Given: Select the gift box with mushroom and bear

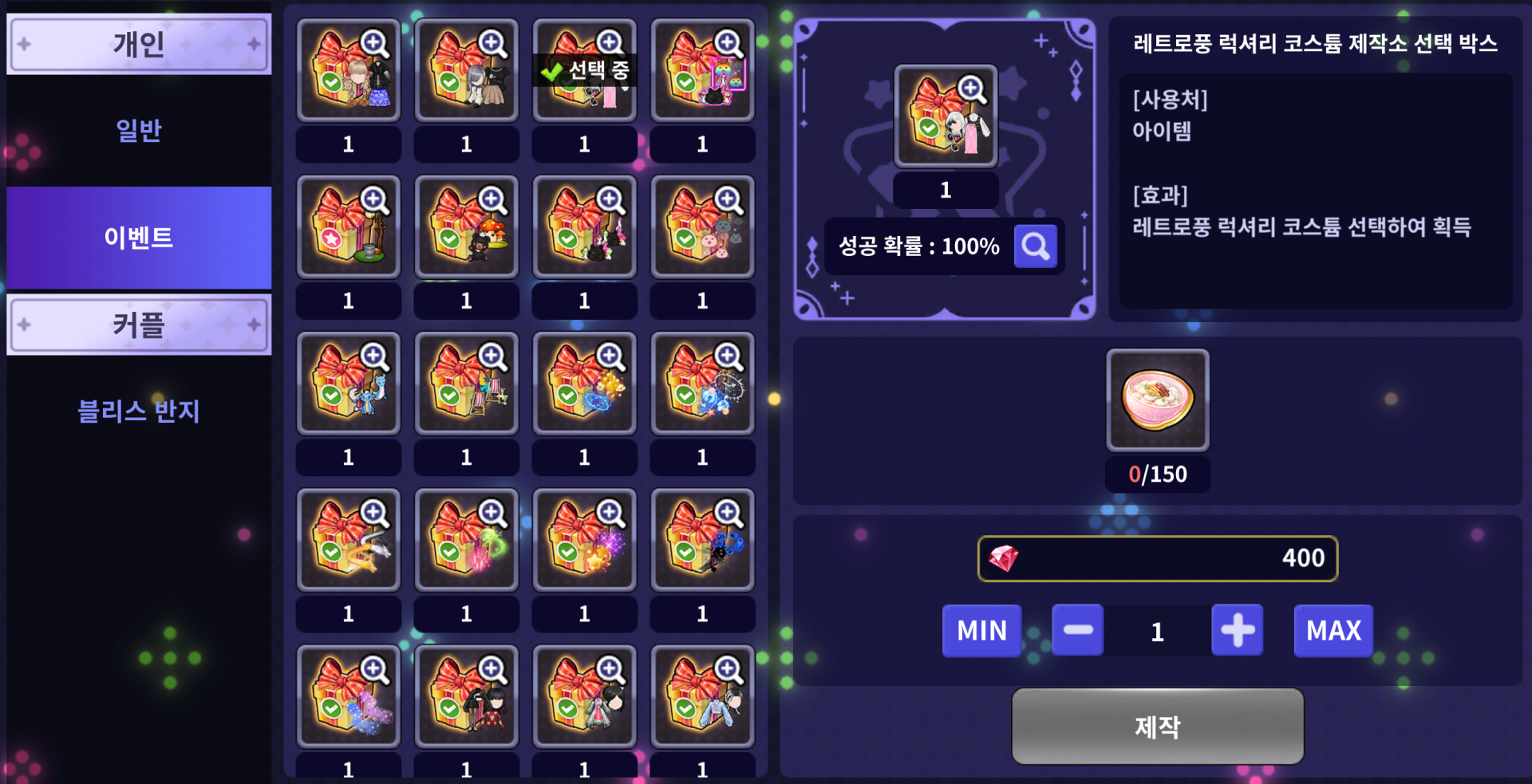Looking at the screenshot, I should pyautogui.click(x=466, y=227).
